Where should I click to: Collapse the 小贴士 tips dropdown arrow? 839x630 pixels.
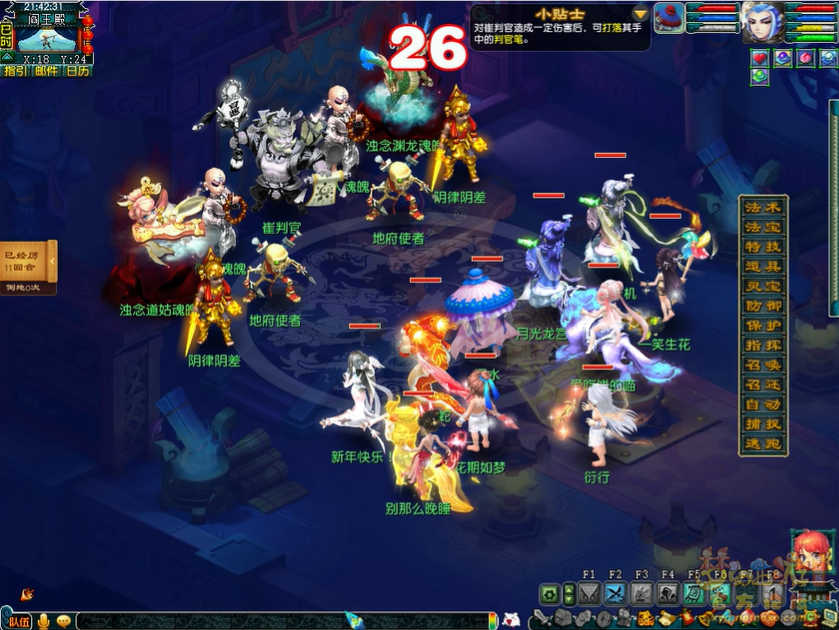tap(640, 14)
